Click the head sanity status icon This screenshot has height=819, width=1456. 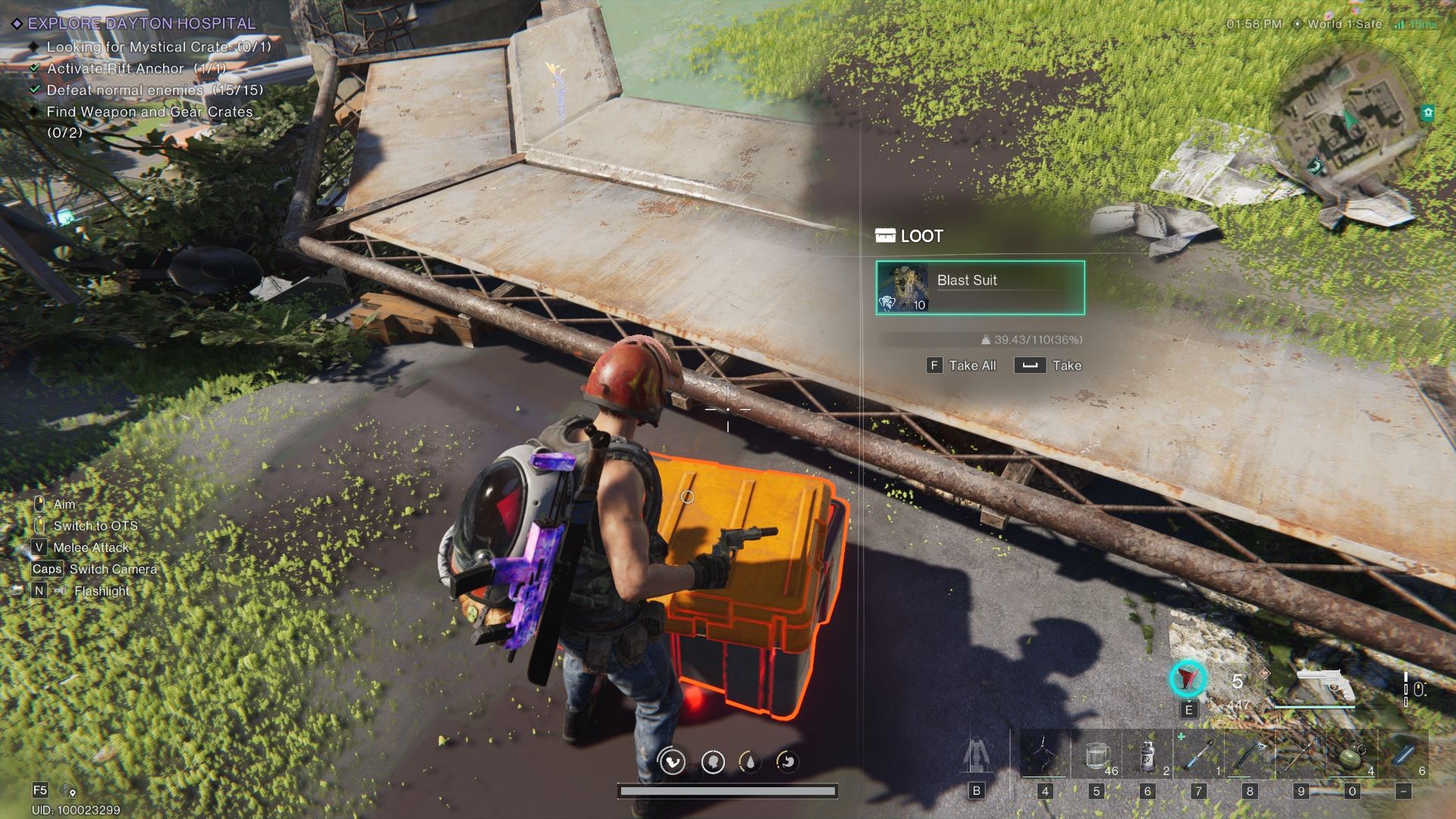click(712, 761)
